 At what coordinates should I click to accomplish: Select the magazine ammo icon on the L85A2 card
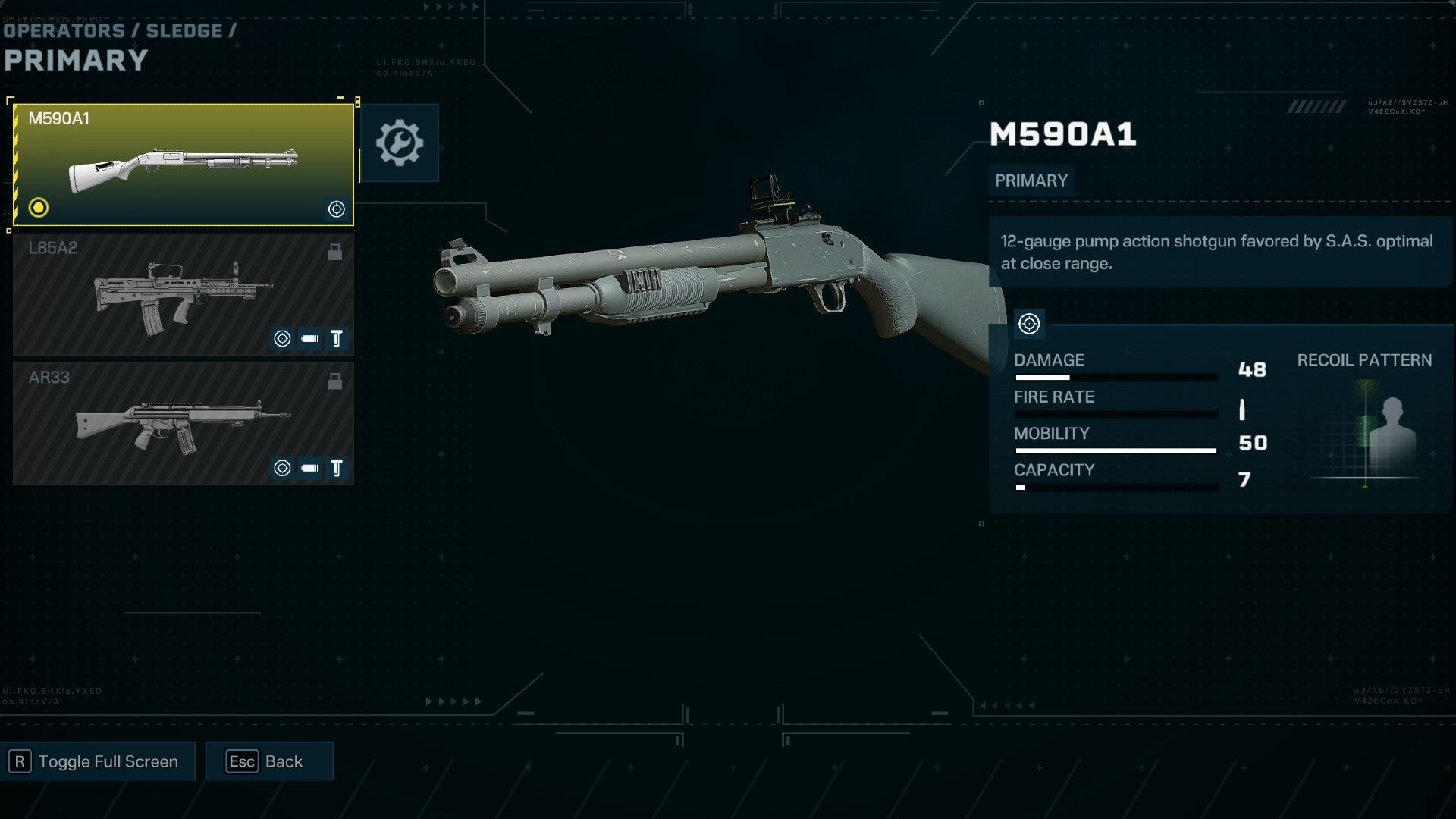pos(309,339)
